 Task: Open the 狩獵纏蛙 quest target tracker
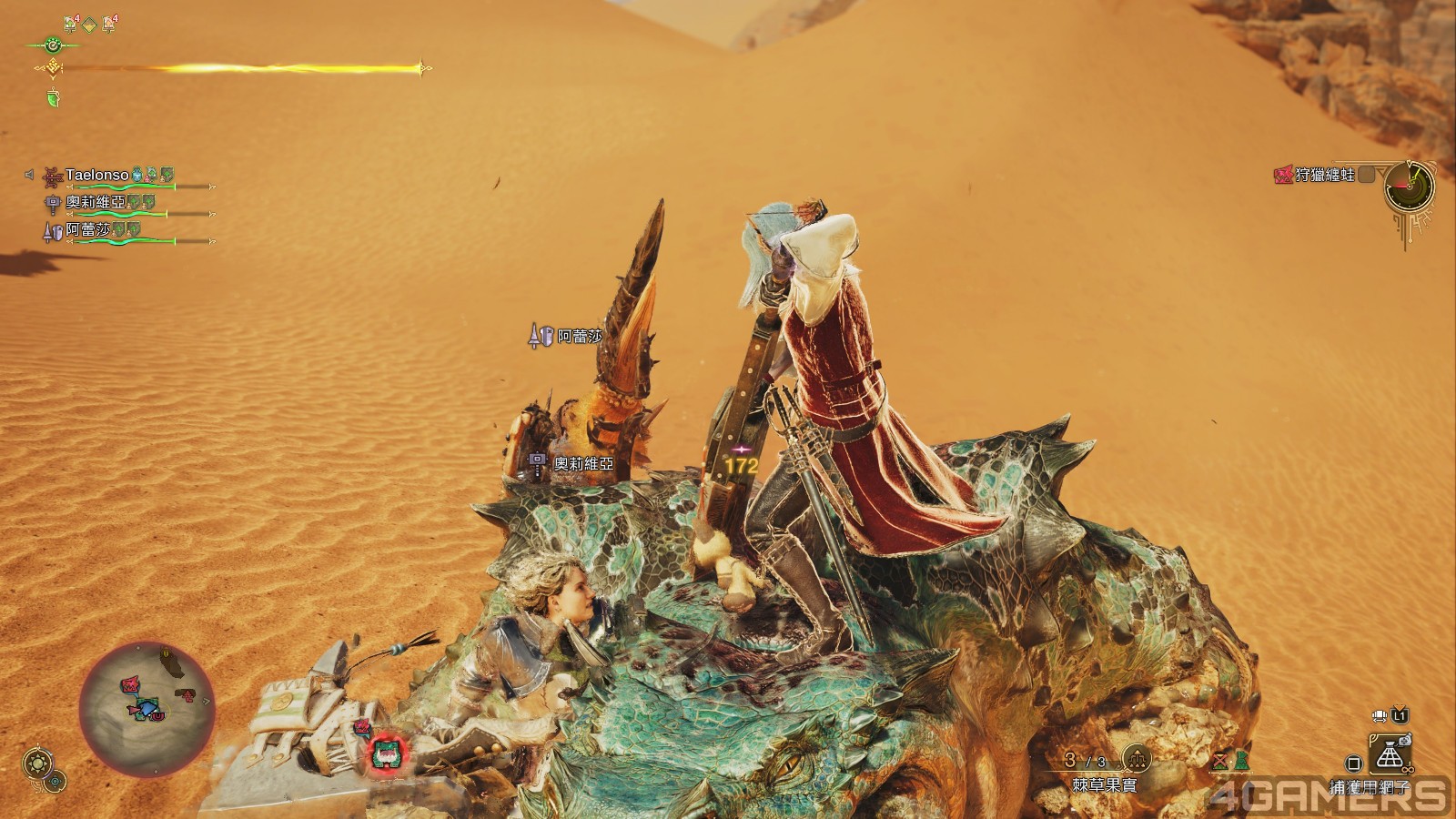pos(1325,175)
